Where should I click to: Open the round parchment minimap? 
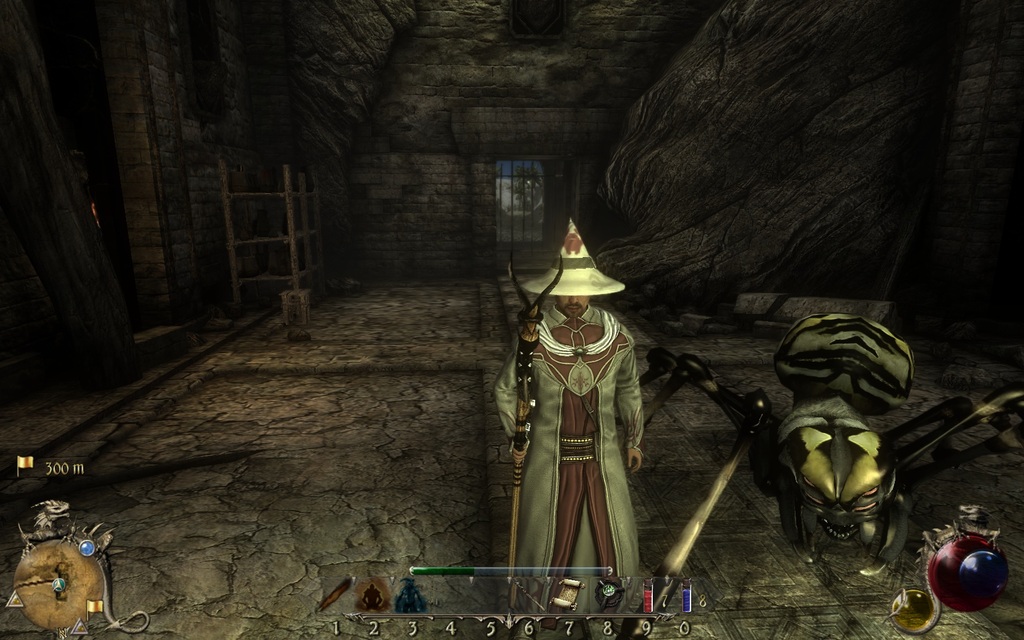57,584
